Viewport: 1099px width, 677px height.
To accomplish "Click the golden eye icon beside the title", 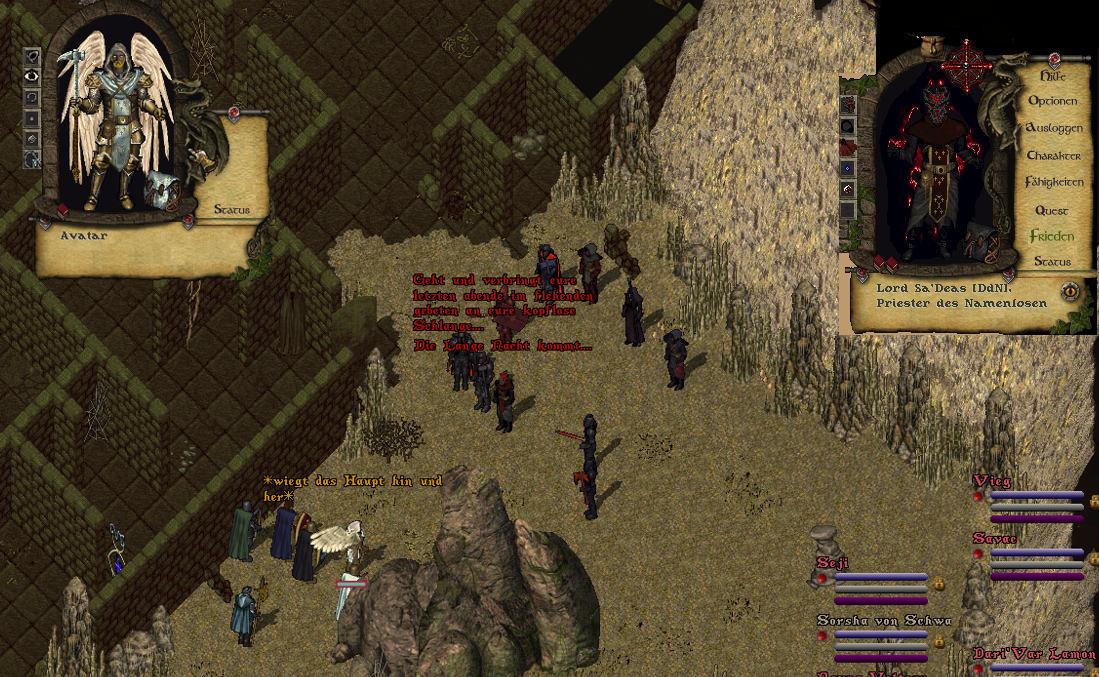I will pos(1071,291).
